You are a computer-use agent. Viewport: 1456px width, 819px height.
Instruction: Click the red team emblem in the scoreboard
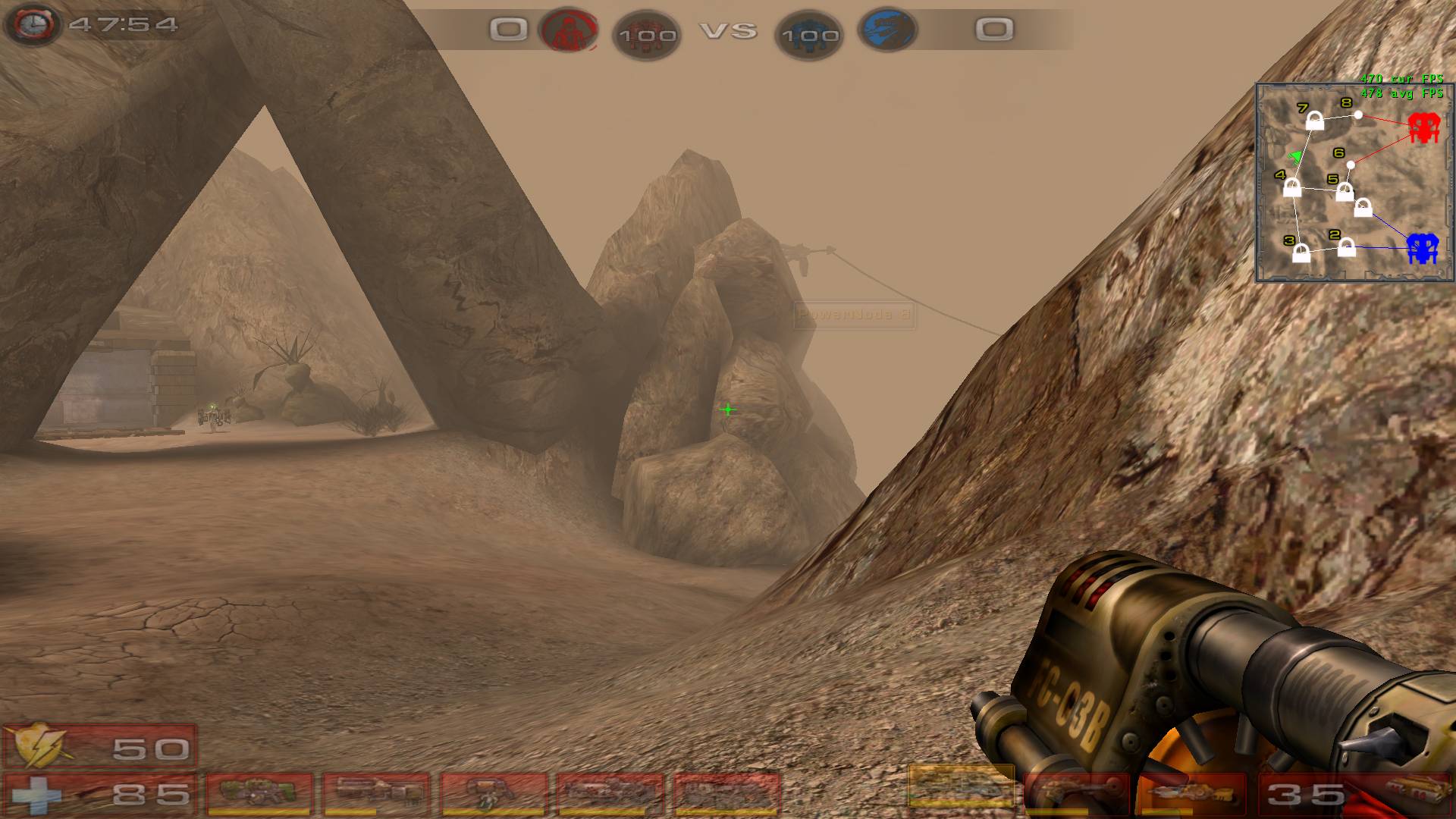568,30
